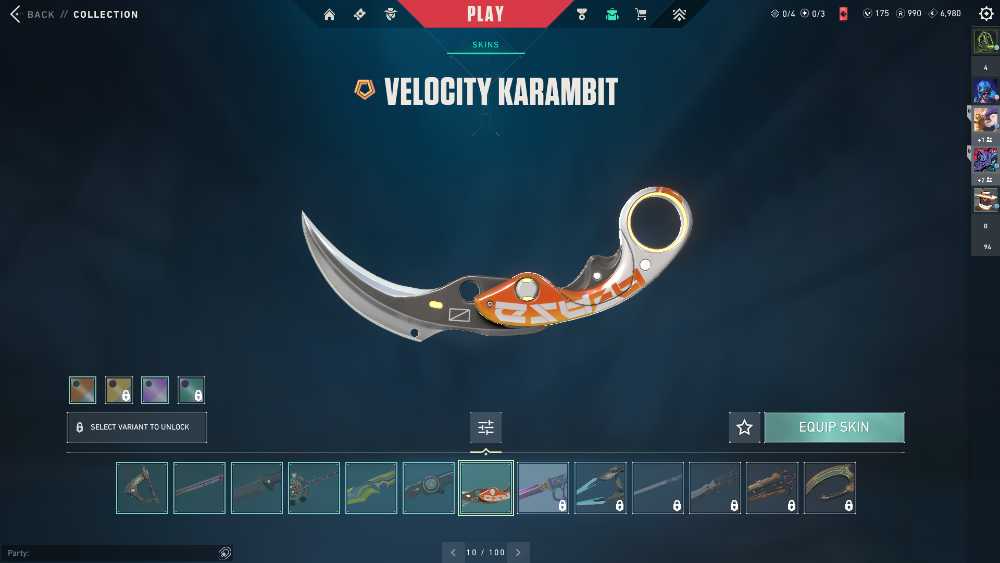
Task: Go to the previous skin page arrow
Action: [453, 552]
